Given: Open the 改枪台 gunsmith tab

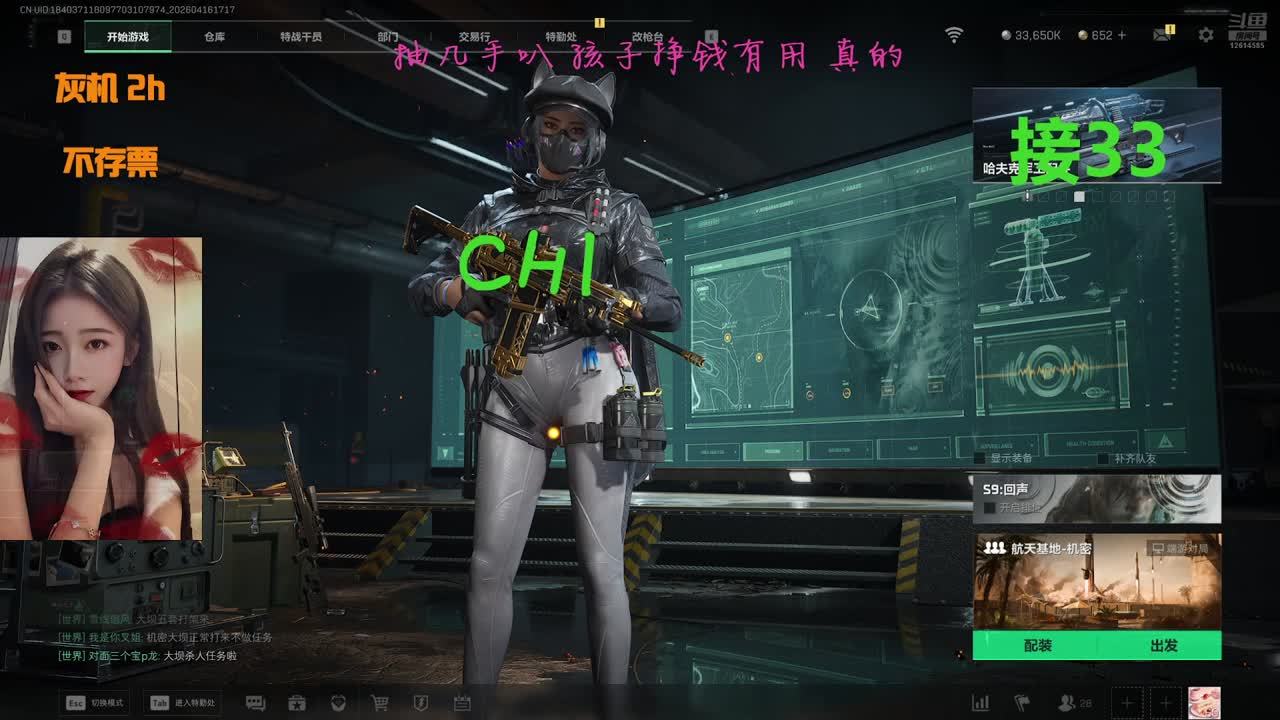Looking at the screenshot, I should (x=647, y=37).
